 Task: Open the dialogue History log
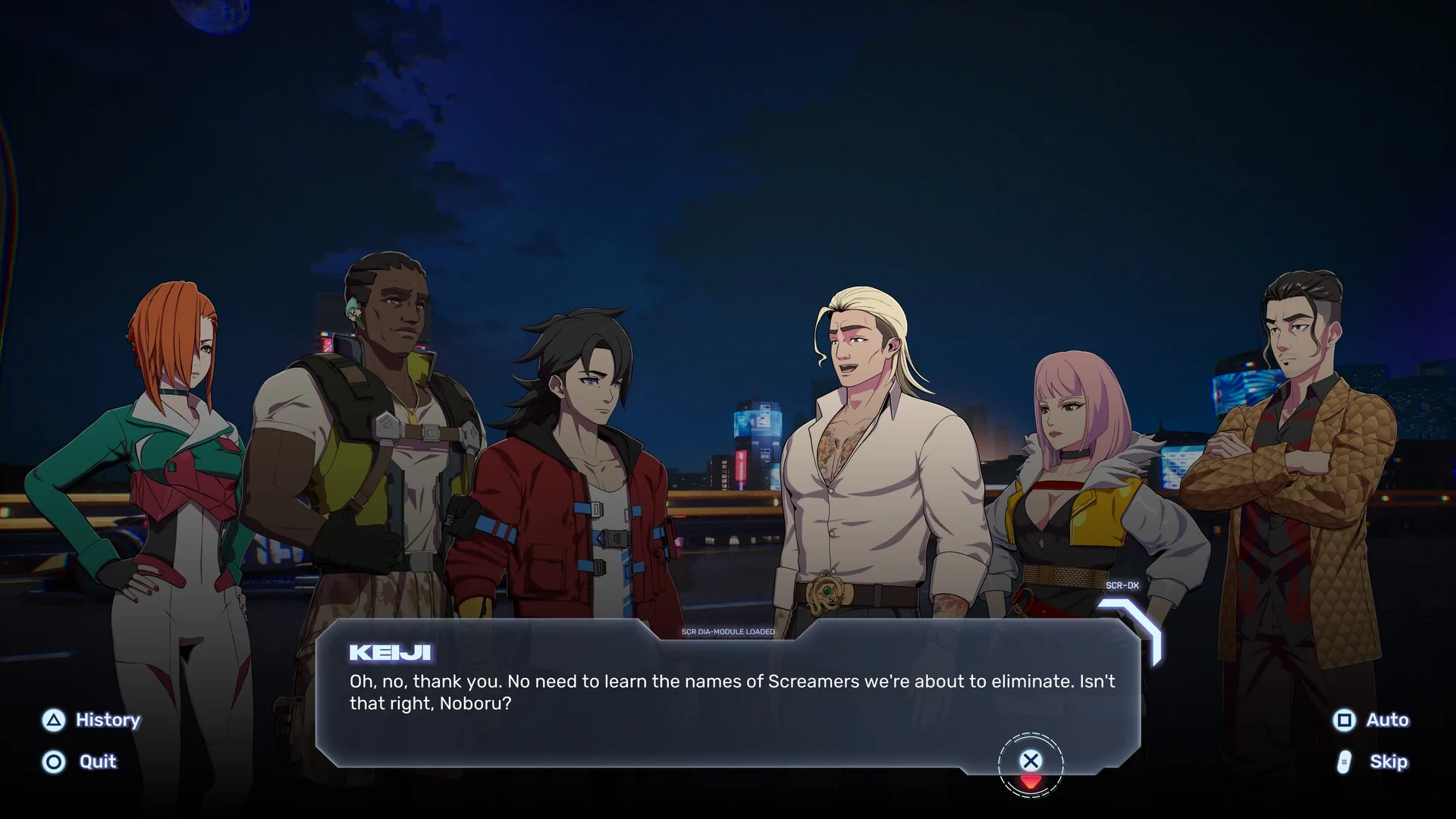click(x=92, y=720)
